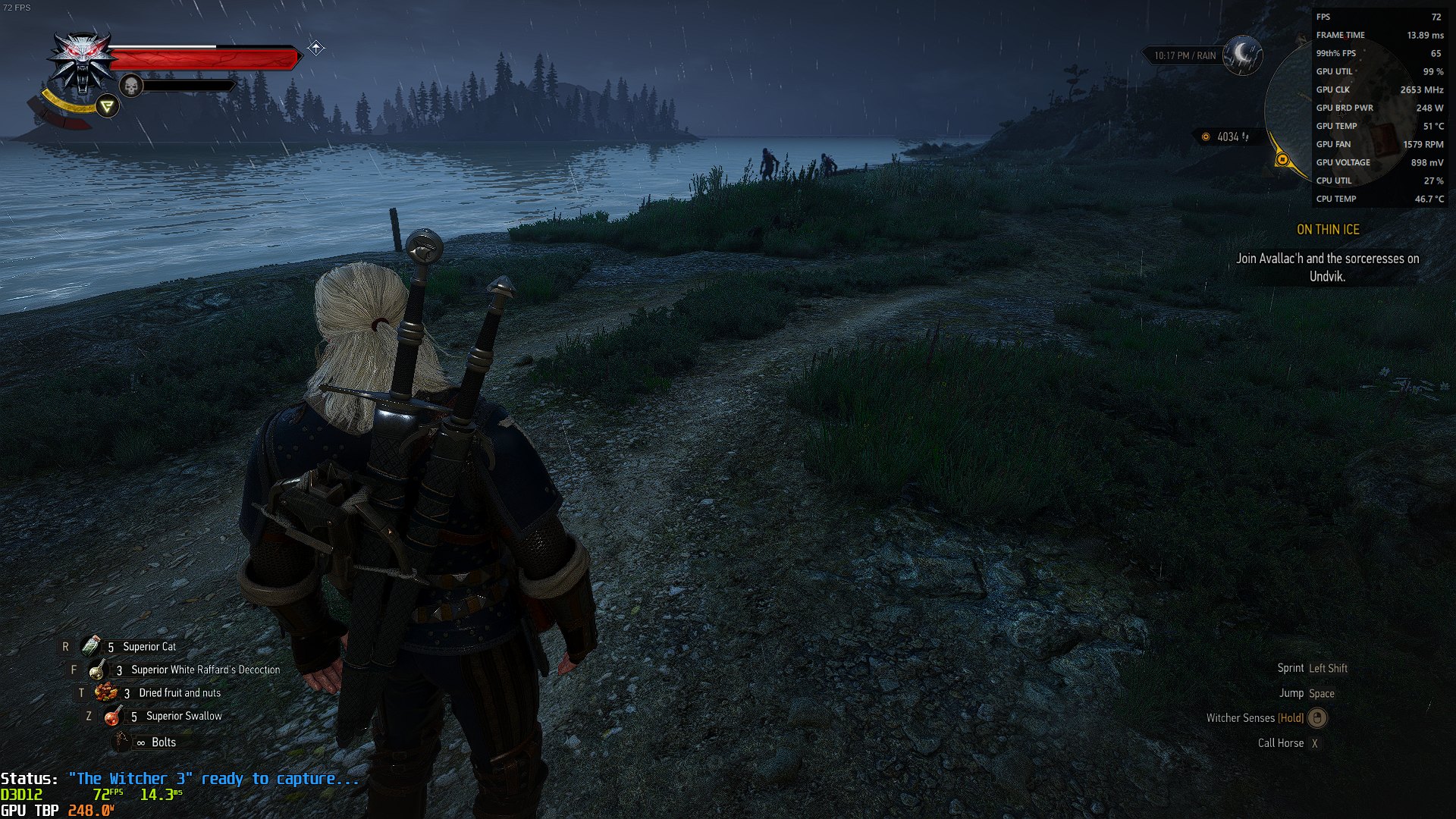The image size is (1456, 819).
Task: Choose the Superior Swallow potion slot
Action: pos(113,716)
